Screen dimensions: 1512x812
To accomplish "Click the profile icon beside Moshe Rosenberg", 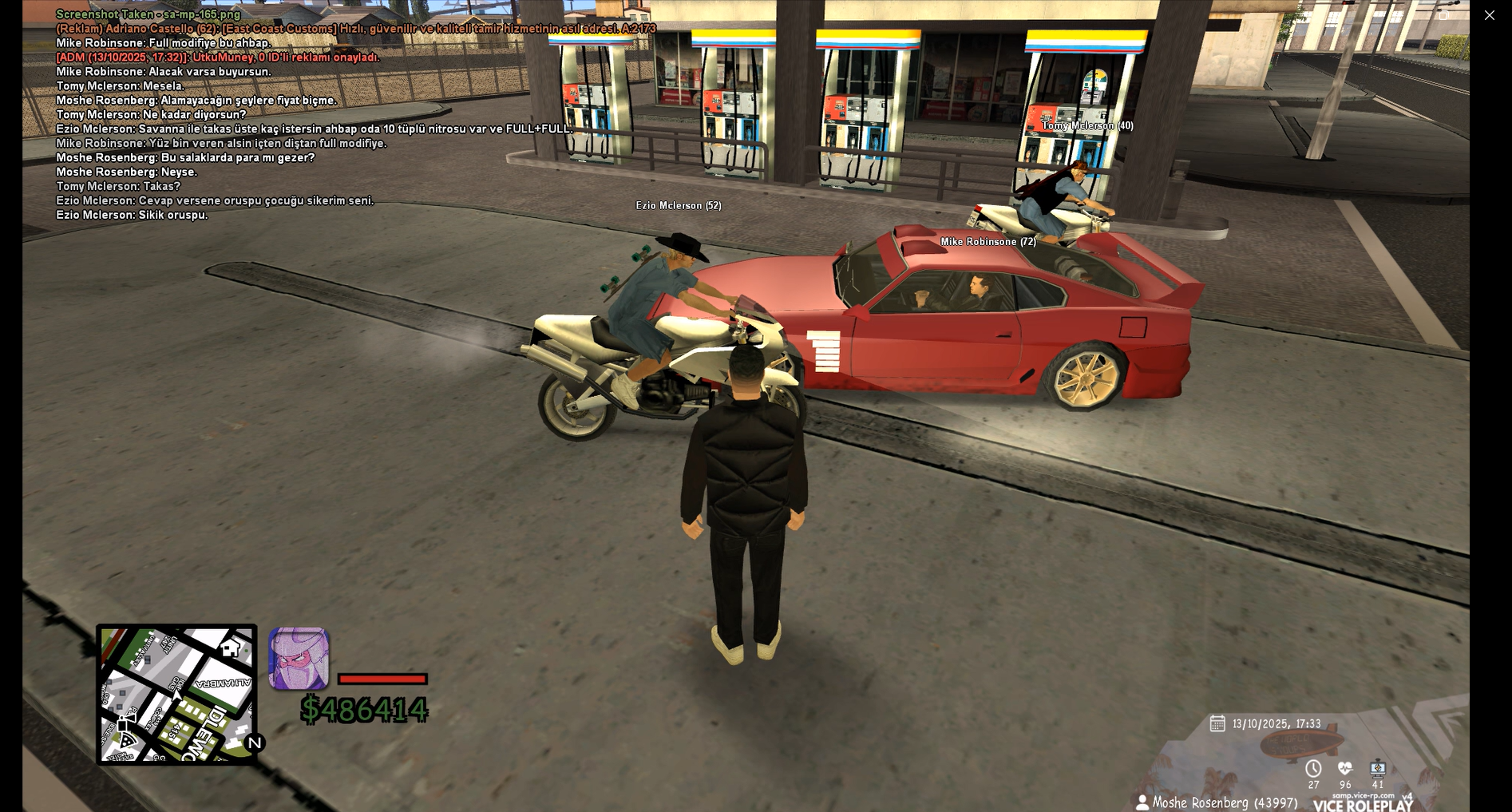I will (1142, 802).
